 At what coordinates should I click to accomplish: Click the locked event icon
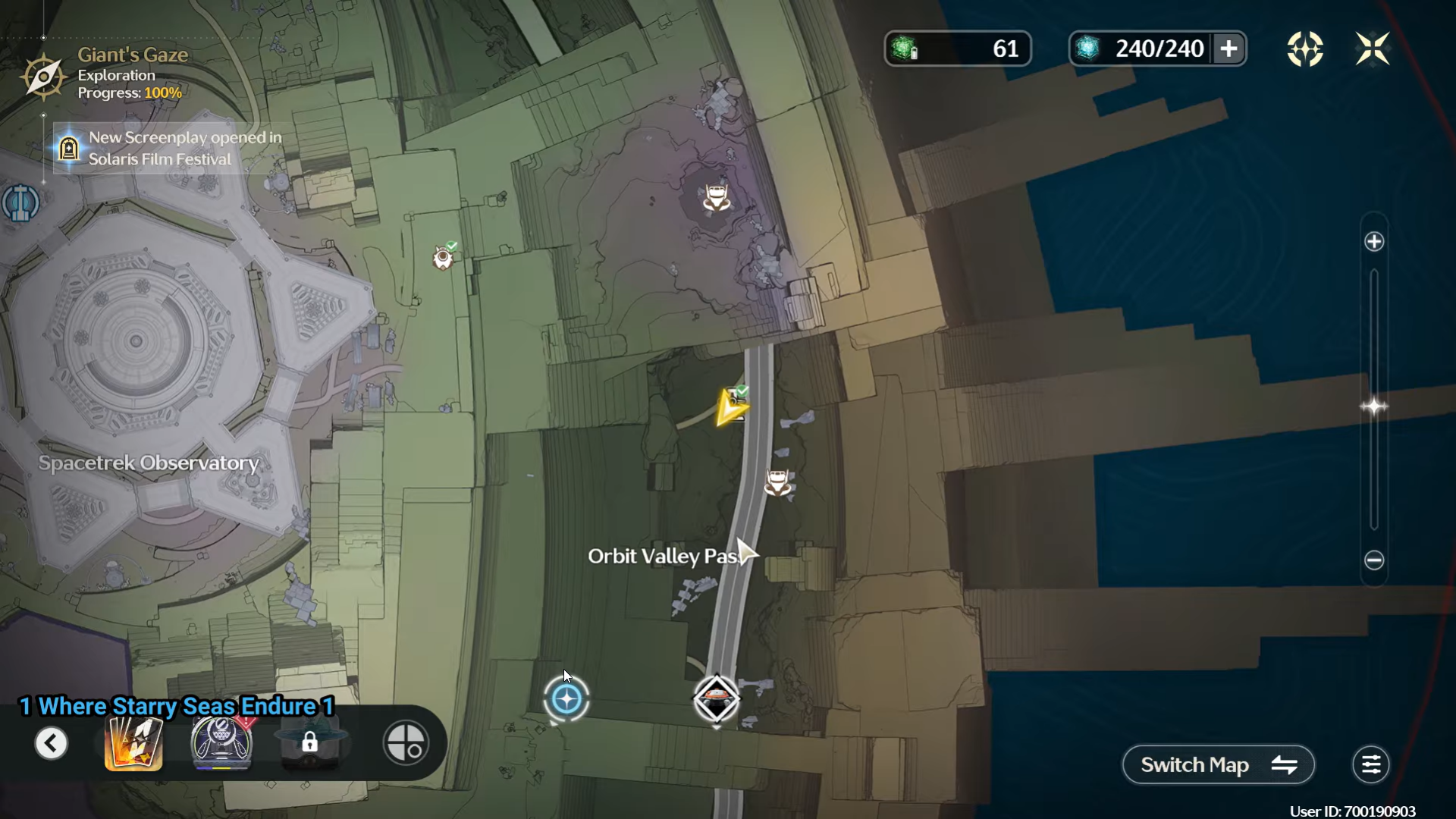click(x=309, y=743)
